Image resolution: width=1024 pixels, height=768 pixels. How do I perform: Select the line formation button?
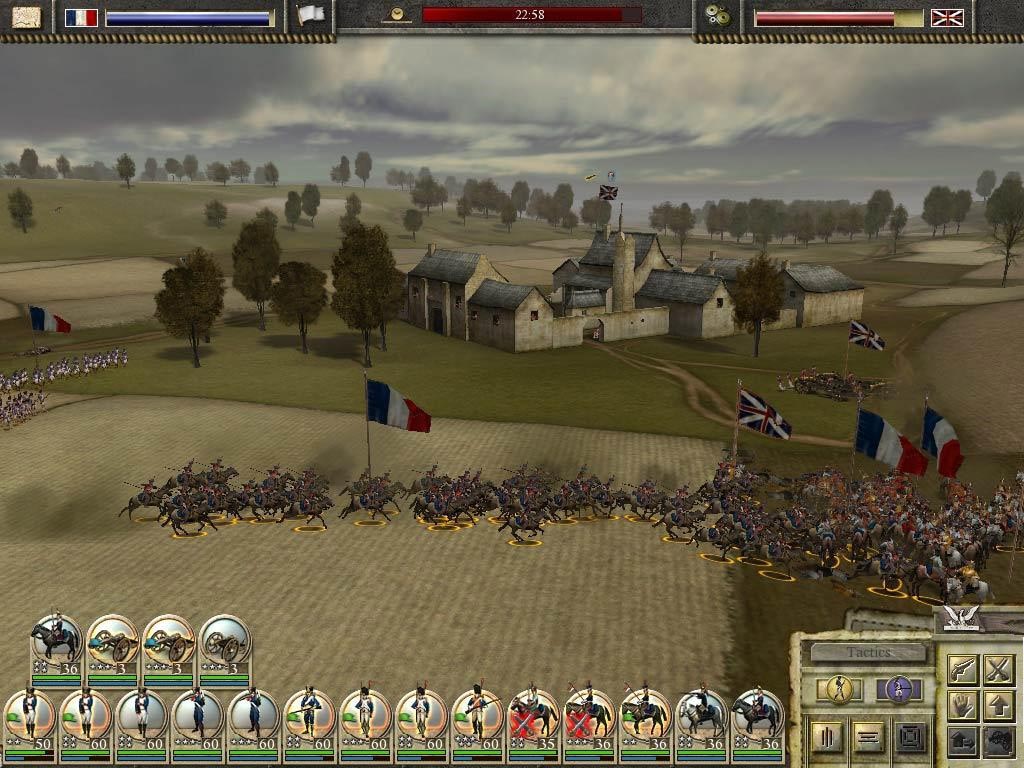(869, 738)
